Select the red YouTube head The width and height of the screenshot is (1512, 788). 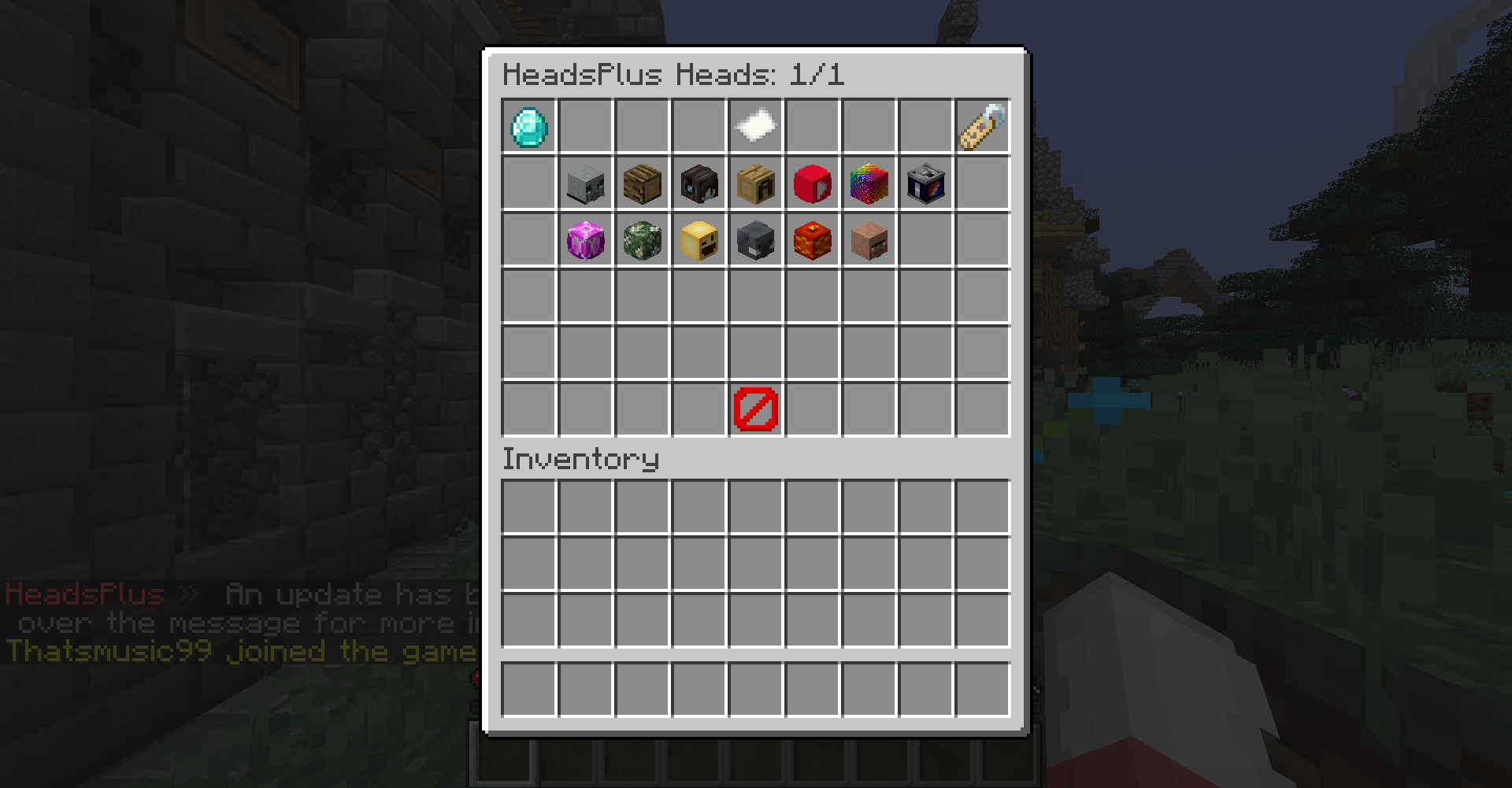(812, 183)
